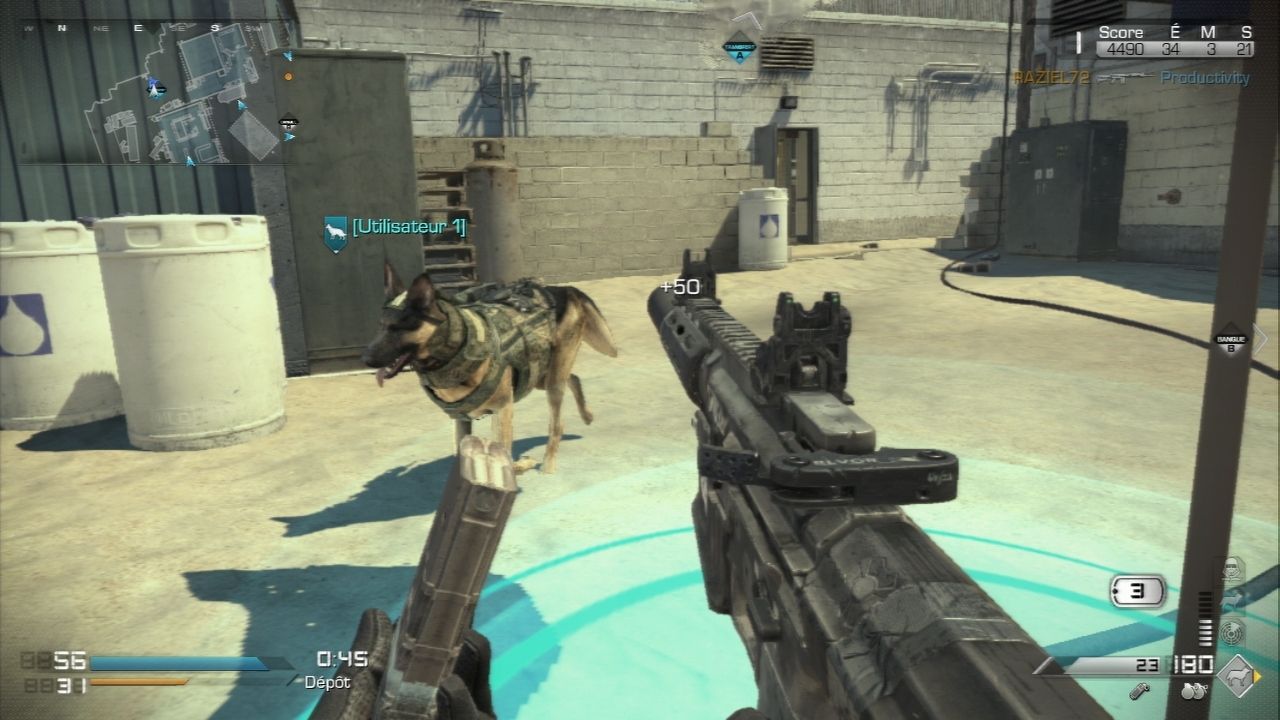Toggle the Banque B objective marker

point(1233,340)
